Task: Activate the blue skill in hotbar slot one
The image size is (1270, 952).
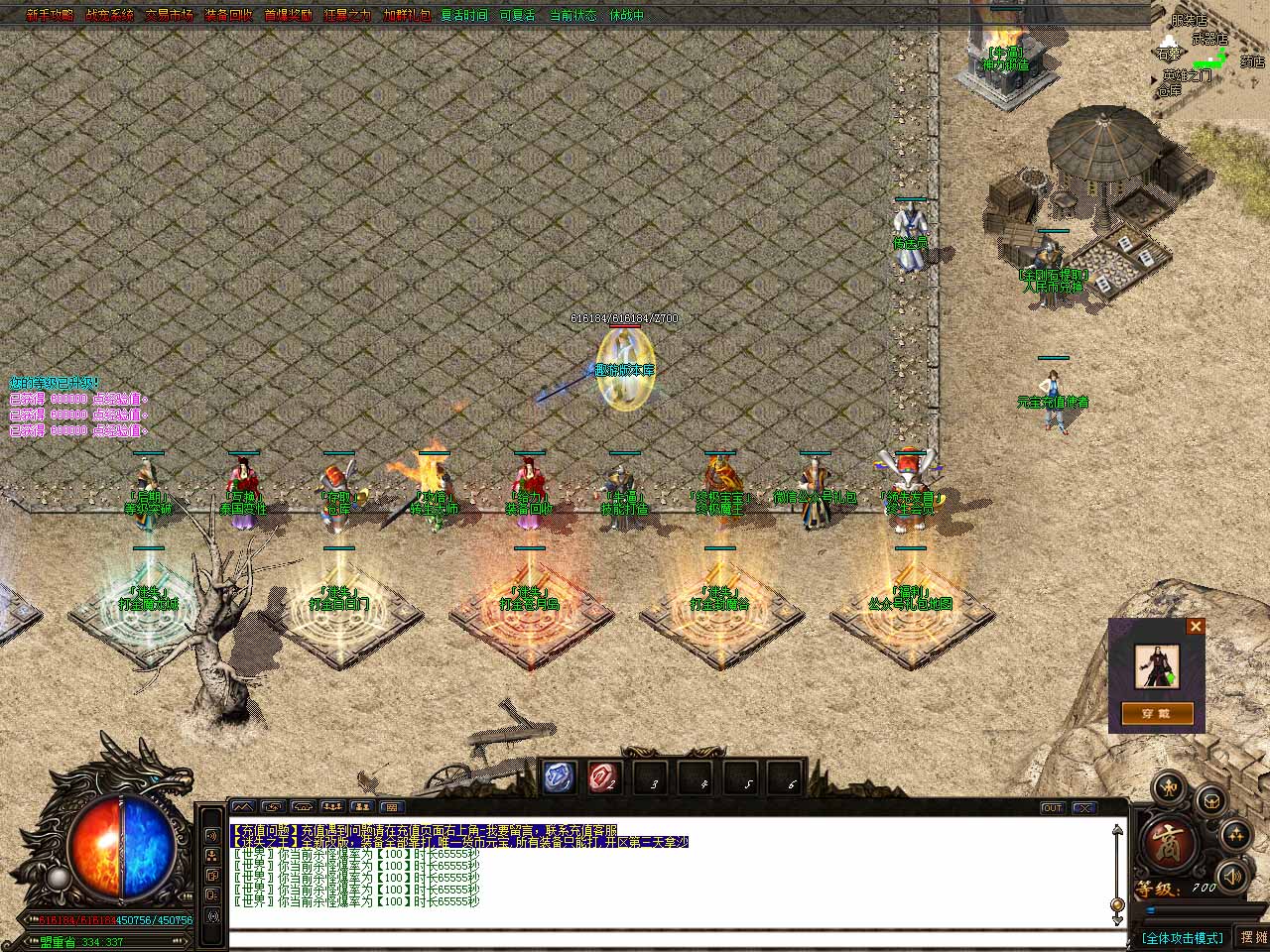Action: [559, 776]
